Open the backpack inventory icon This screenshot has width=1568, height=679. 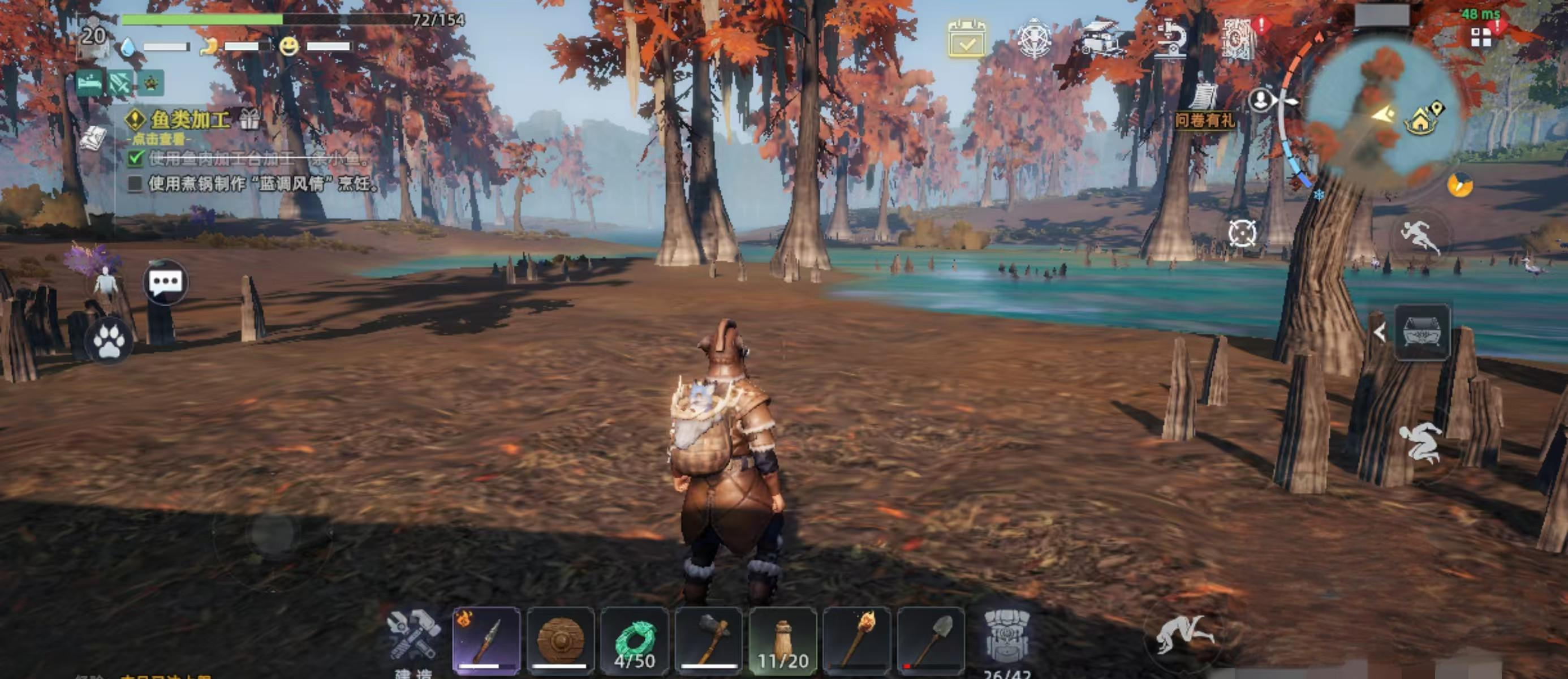tap(1007, 637)
